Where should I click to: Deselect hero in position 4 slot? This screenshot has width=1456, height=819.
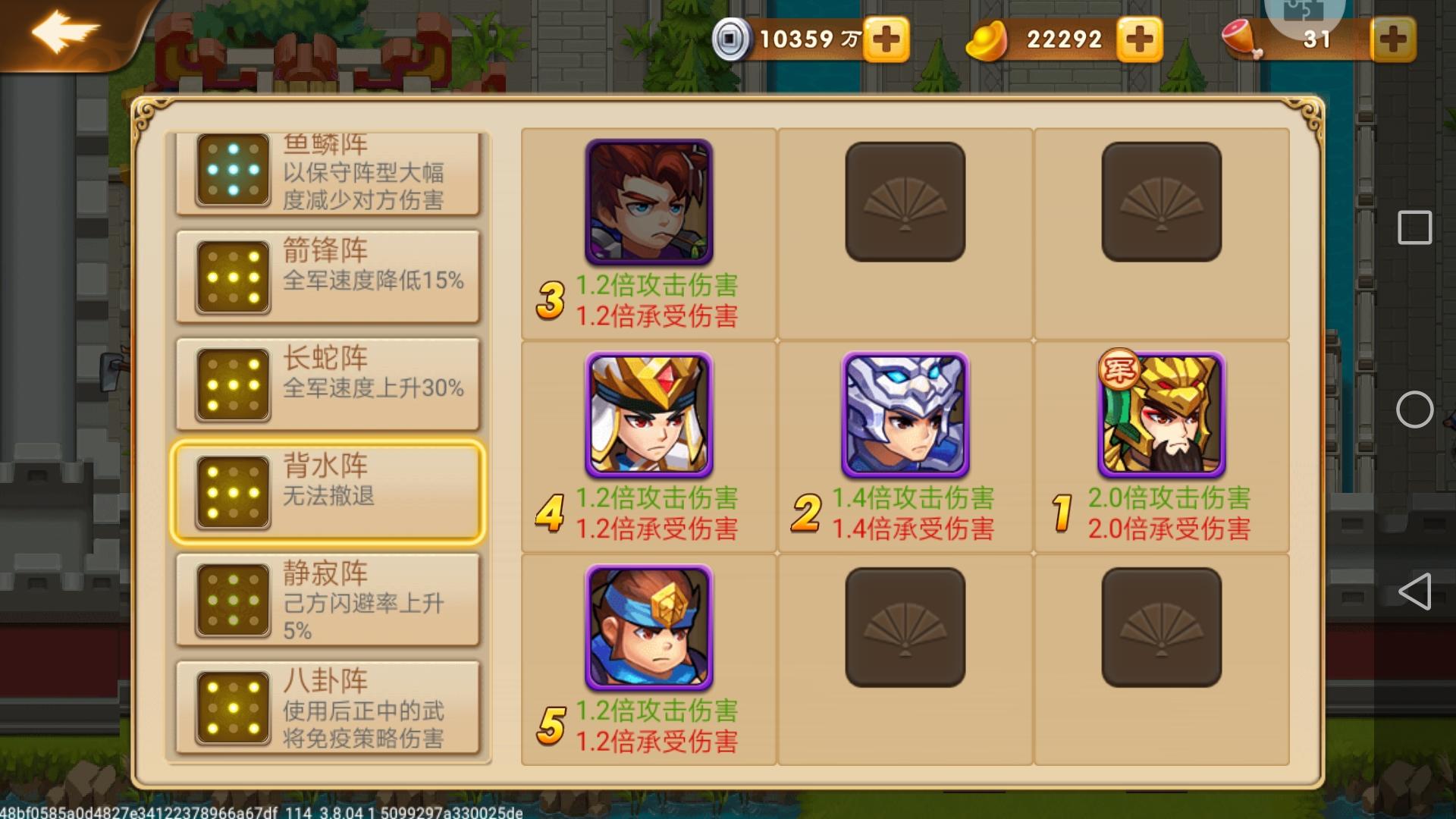tap(649, 416)
